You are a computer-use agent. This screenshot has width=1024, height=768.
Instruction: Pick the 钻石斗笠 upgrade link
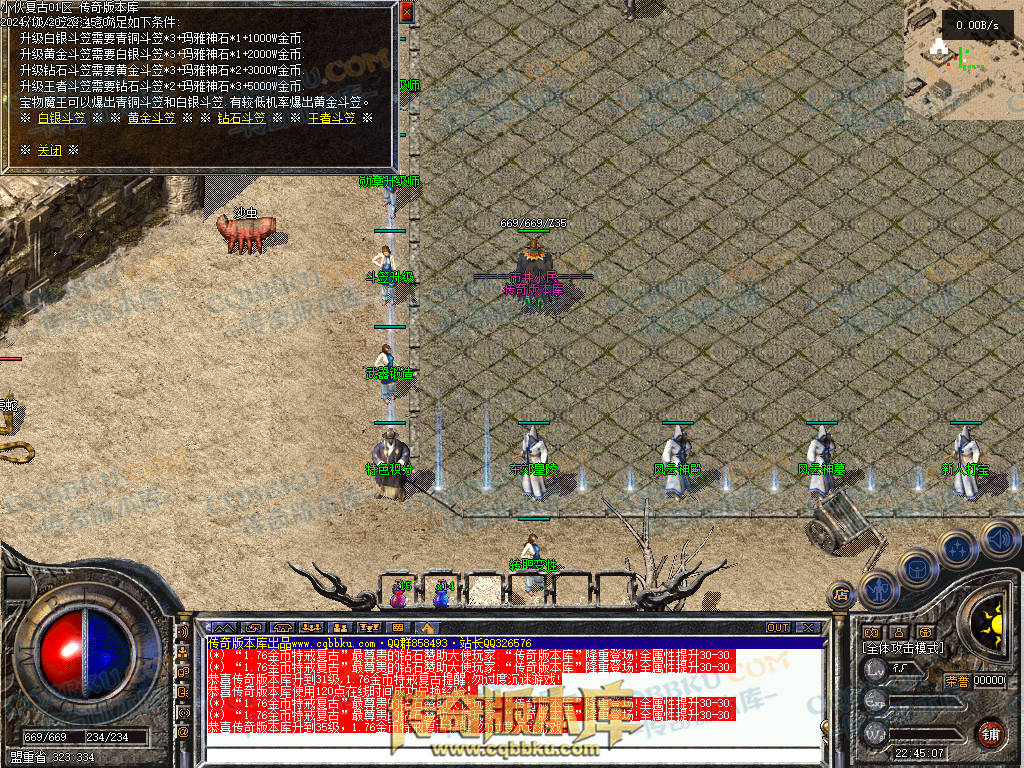[x=241, y=118]
